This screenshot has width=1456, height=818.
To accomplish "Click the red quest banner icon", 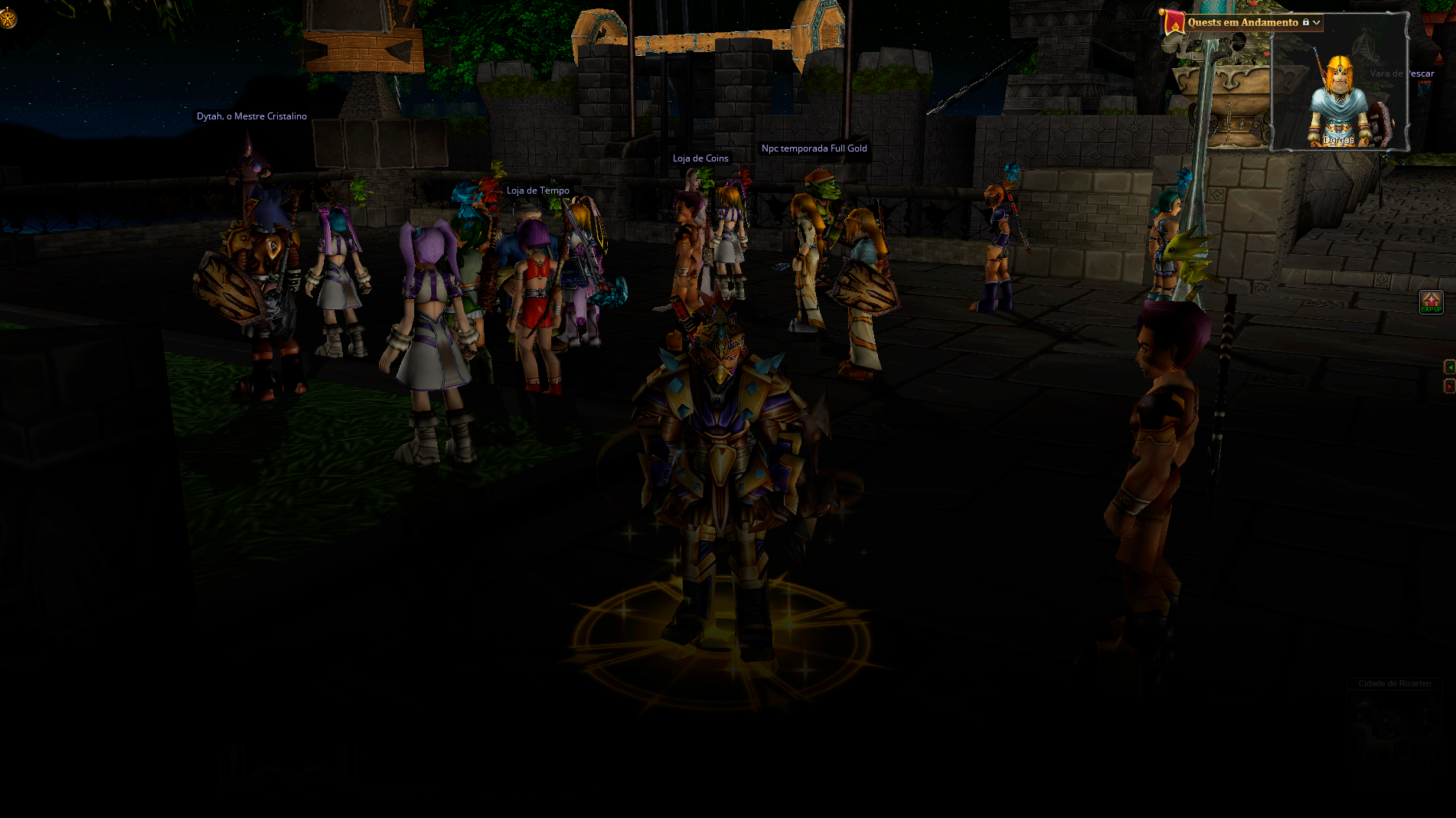I will [x=1173, y=23].
